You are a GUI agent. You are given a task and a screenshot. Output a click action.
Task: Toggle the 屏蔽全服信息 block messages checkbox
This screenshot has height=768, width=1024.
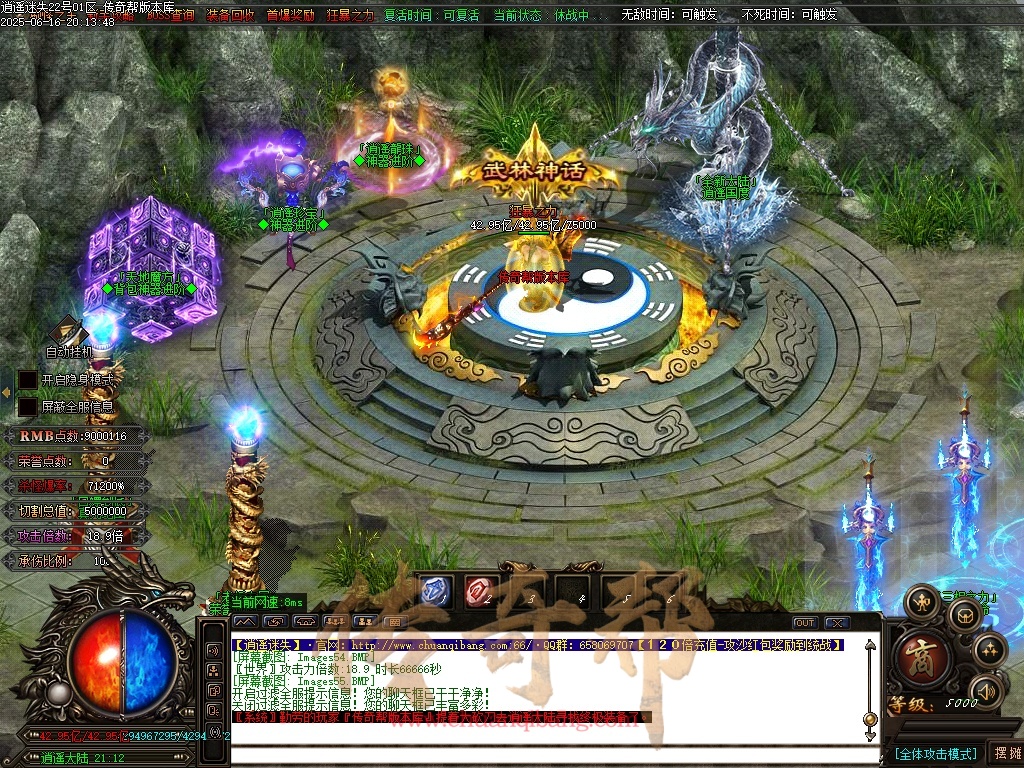click(28, 407)
